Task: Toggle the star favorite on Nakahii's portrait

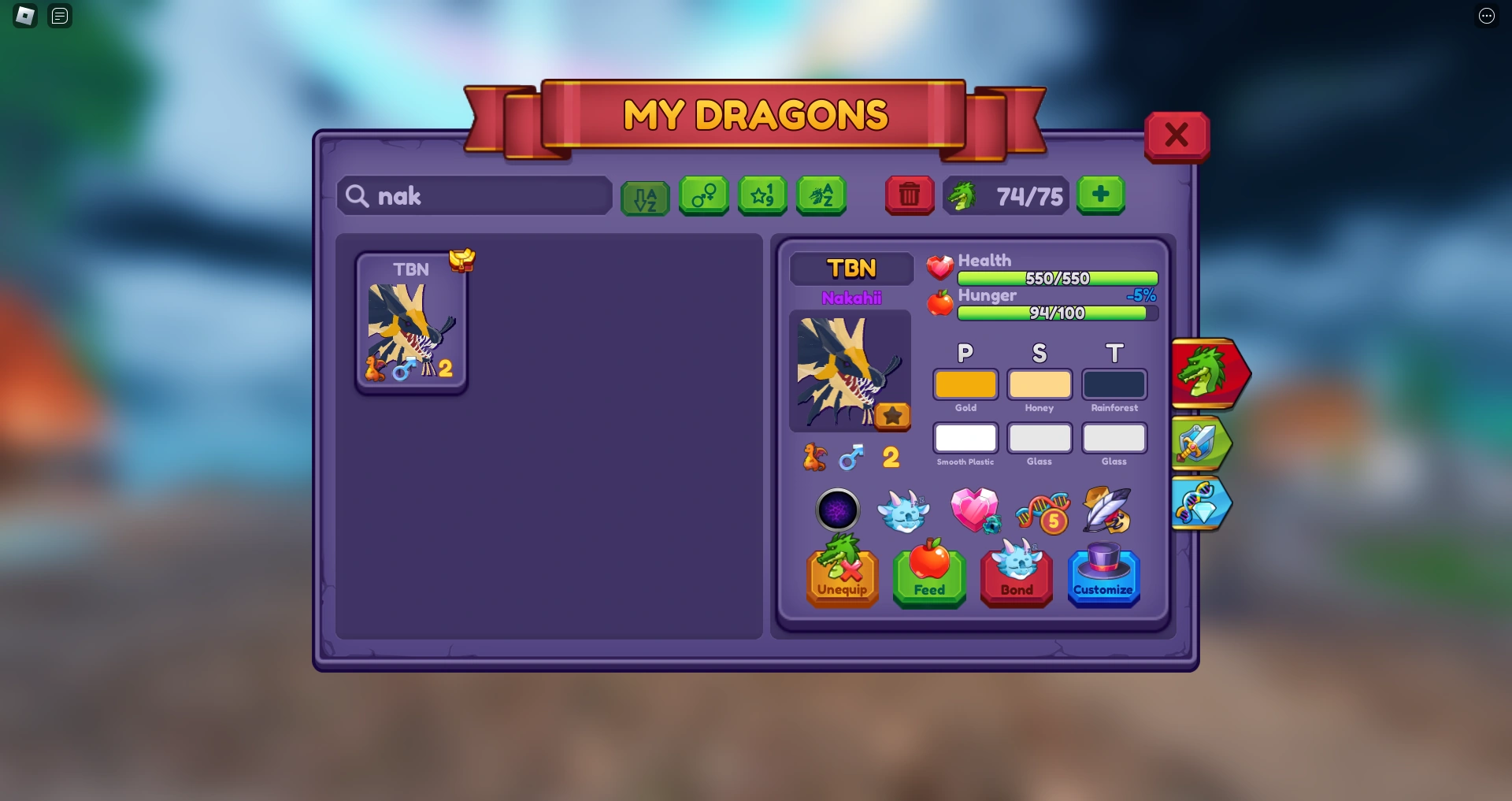Action: click(x=893, y=416)
